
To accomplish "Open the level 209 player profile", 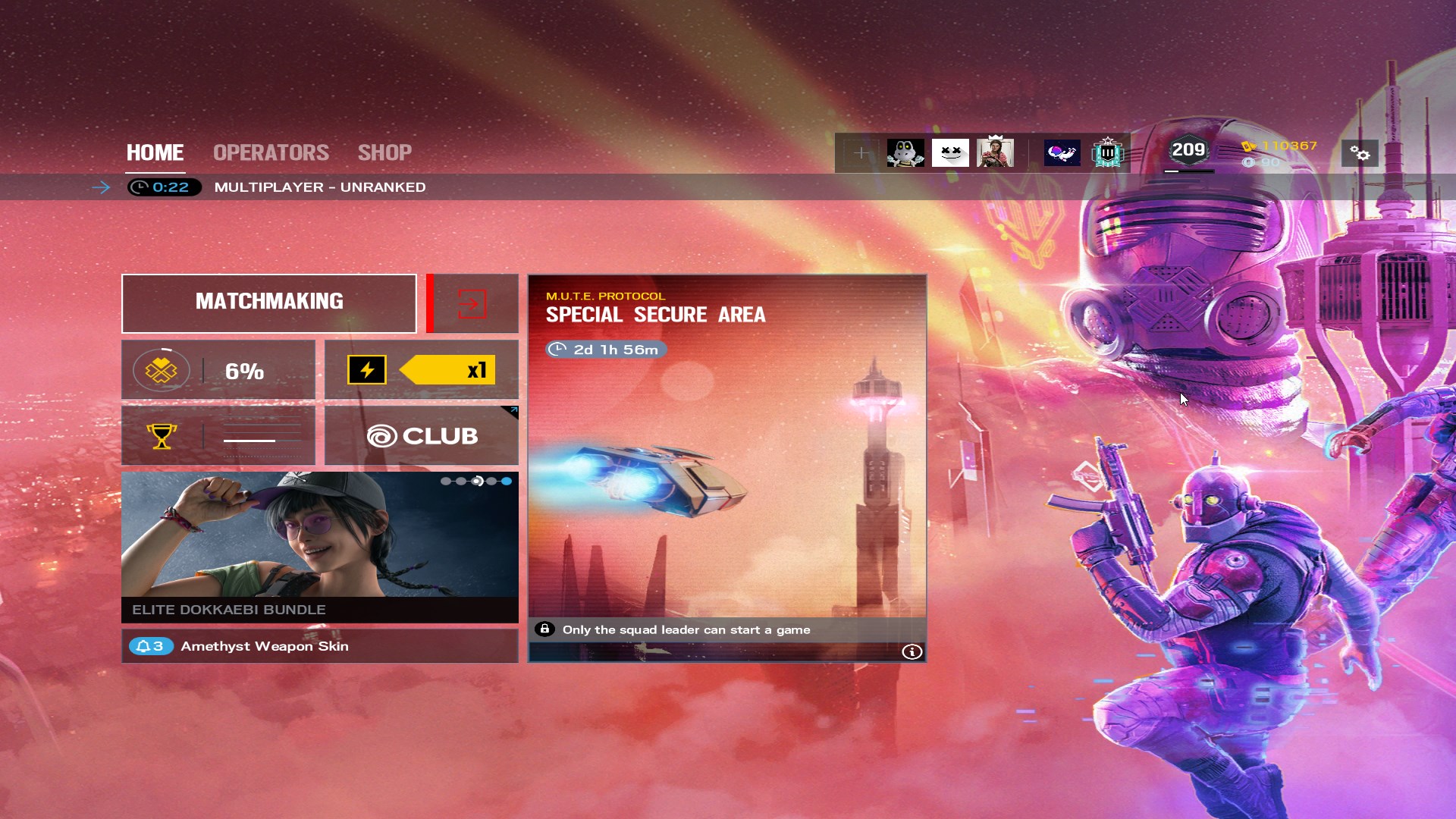I will click(1188, 151).
